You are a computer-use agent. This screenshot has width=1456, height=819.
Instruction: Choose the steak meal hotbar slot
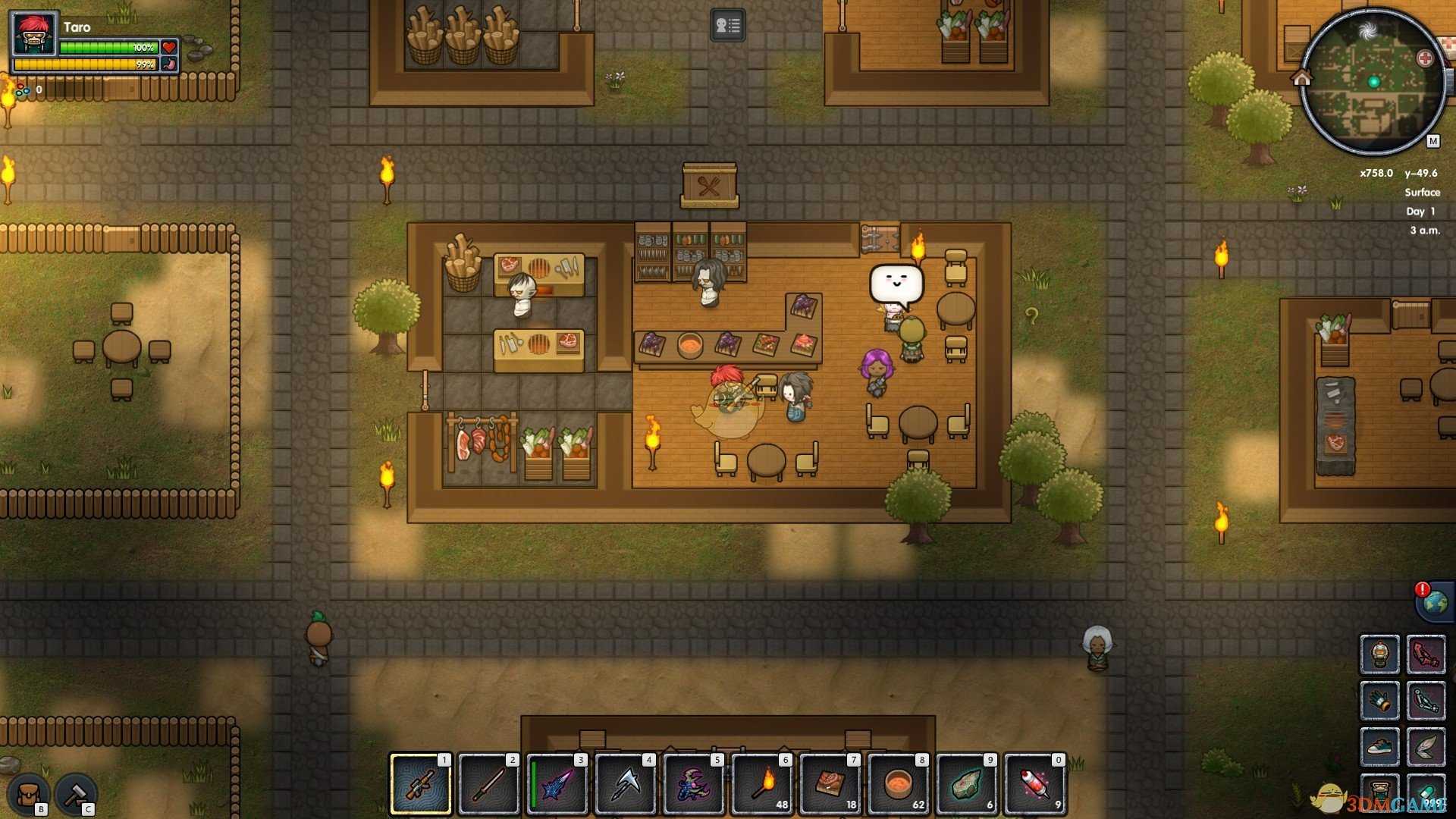(x=830, y=784)
